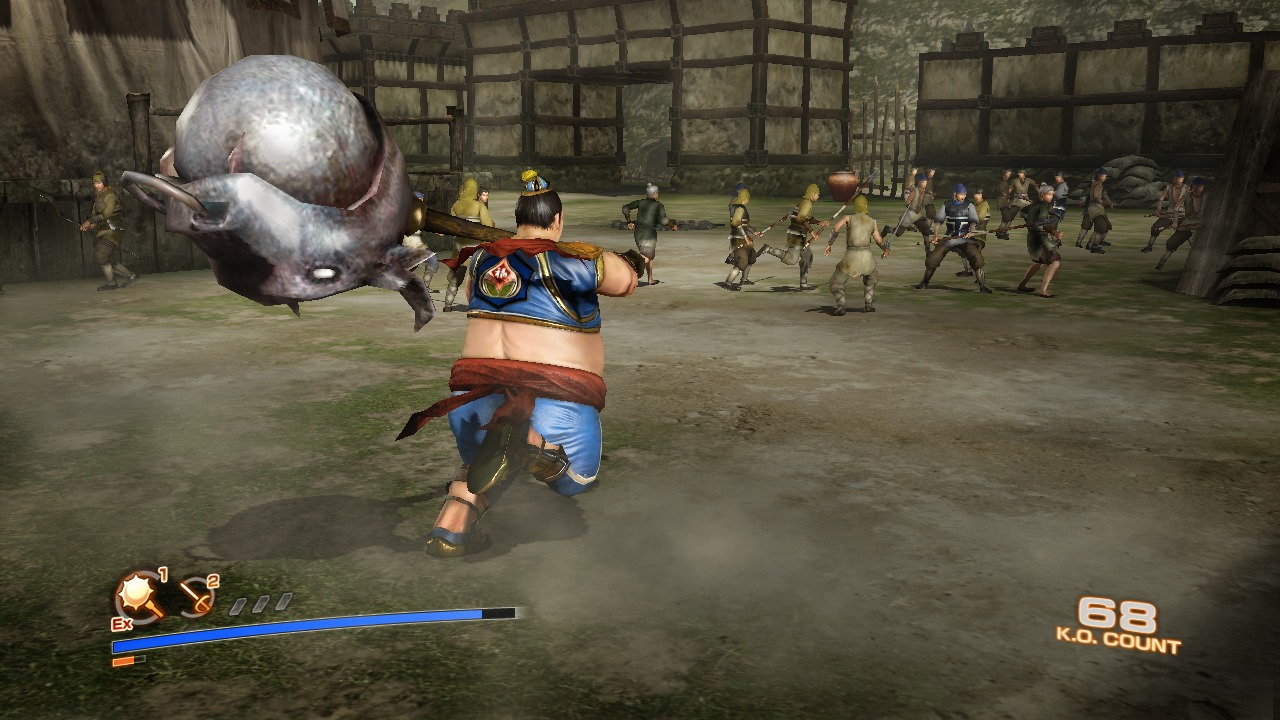Toggle the EX marker under the mace icon

122,624
